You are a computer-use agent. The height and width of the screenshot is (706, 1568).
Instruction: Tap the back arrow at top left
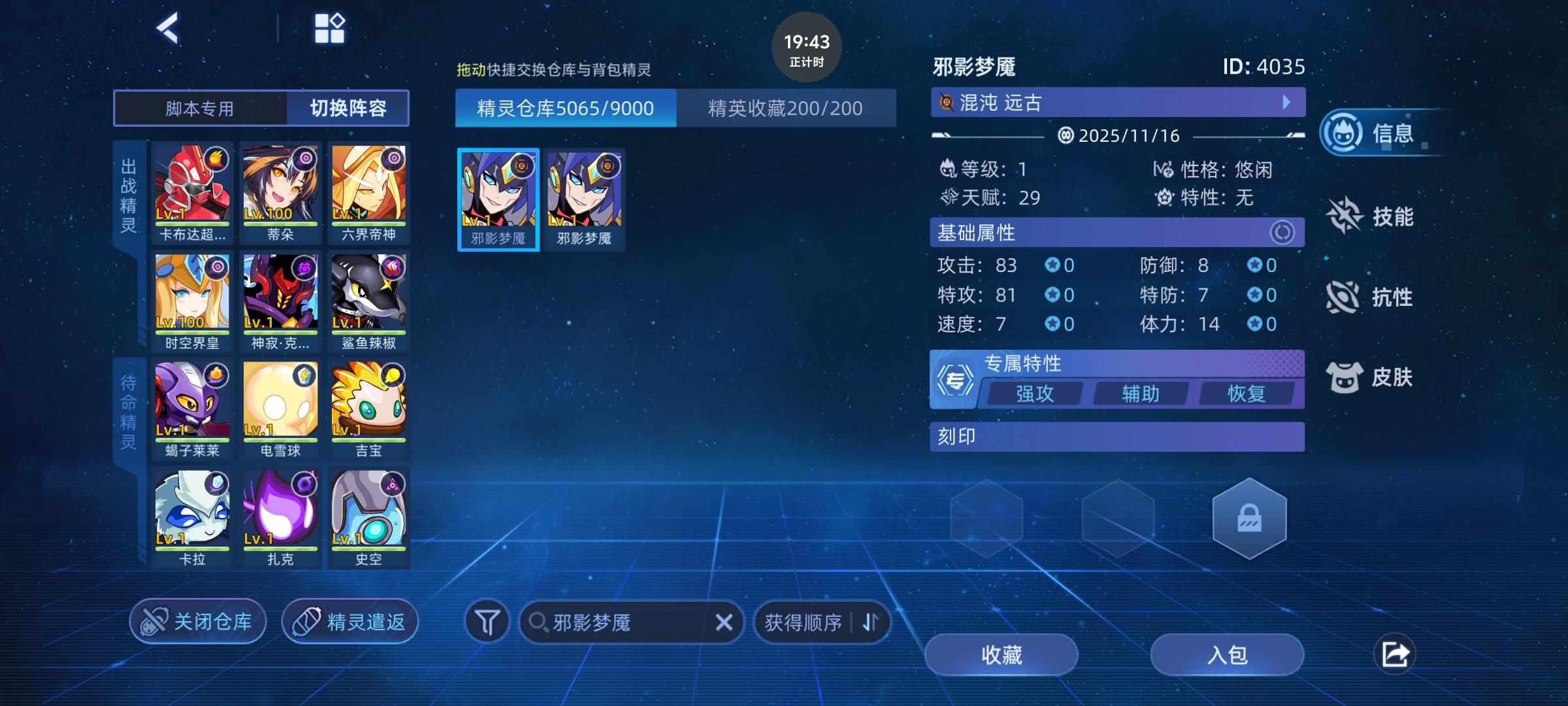click(x=169, y=28)
